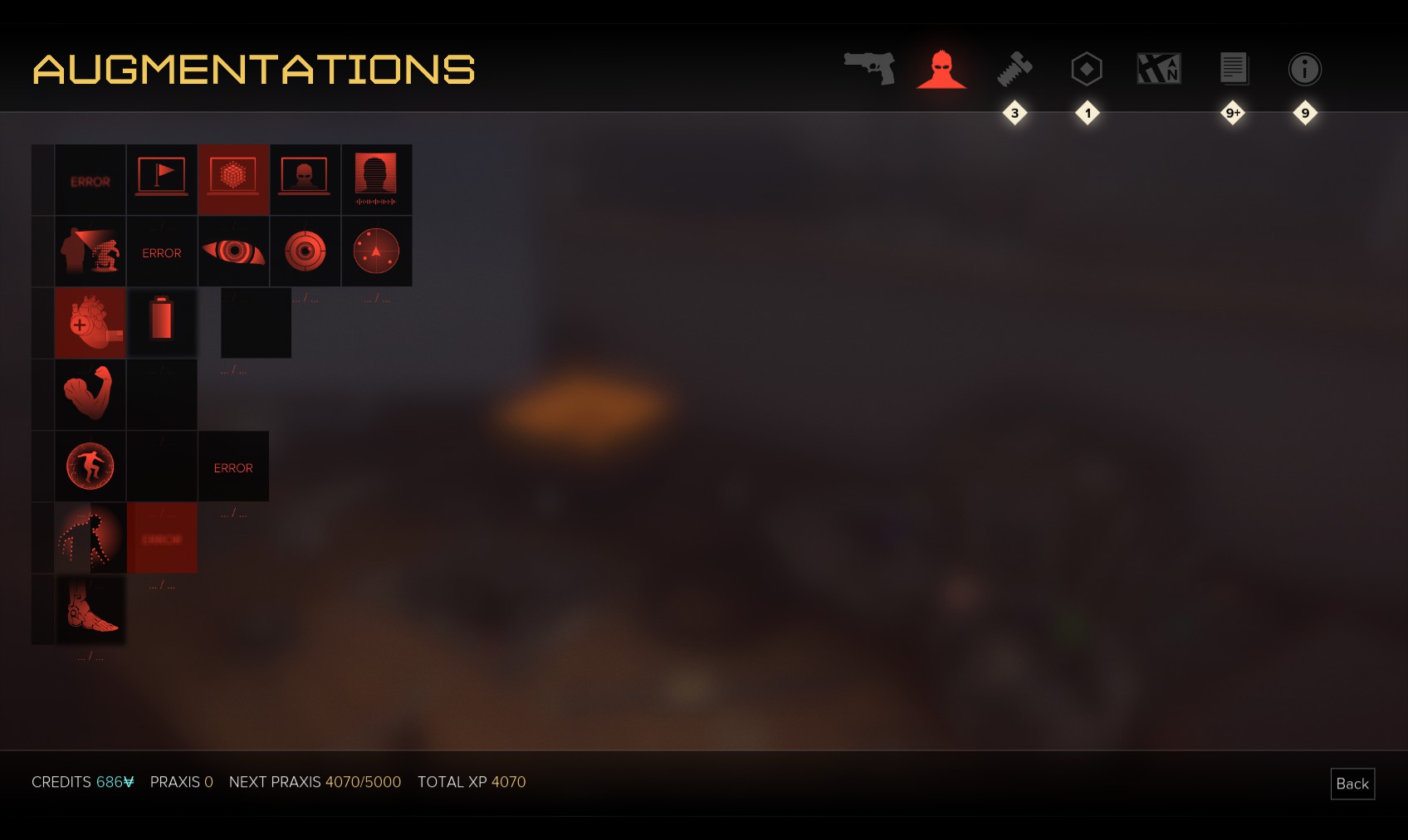Image resolution: width=1408 pixels, height=840 pixels.
Task: Select the Augmentations hooded figure tab
Action: click(x=941, y=69)
